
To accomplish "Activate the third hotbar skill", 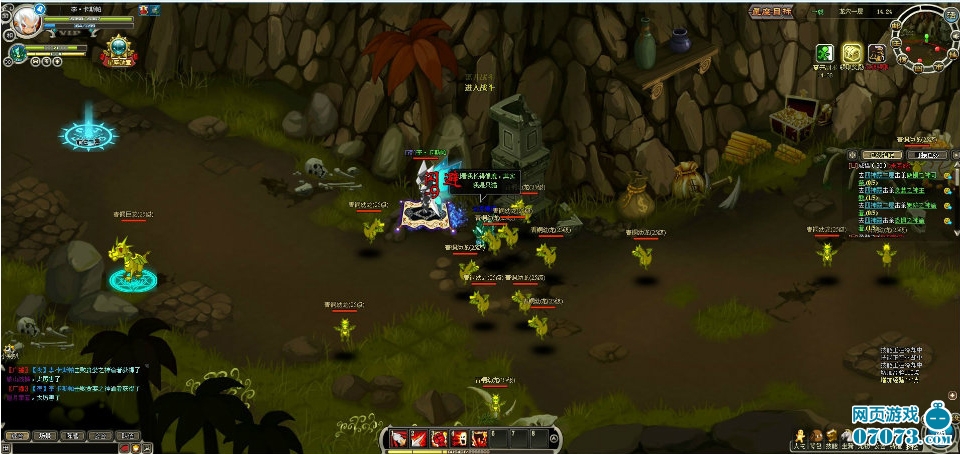I will point(439,438).
